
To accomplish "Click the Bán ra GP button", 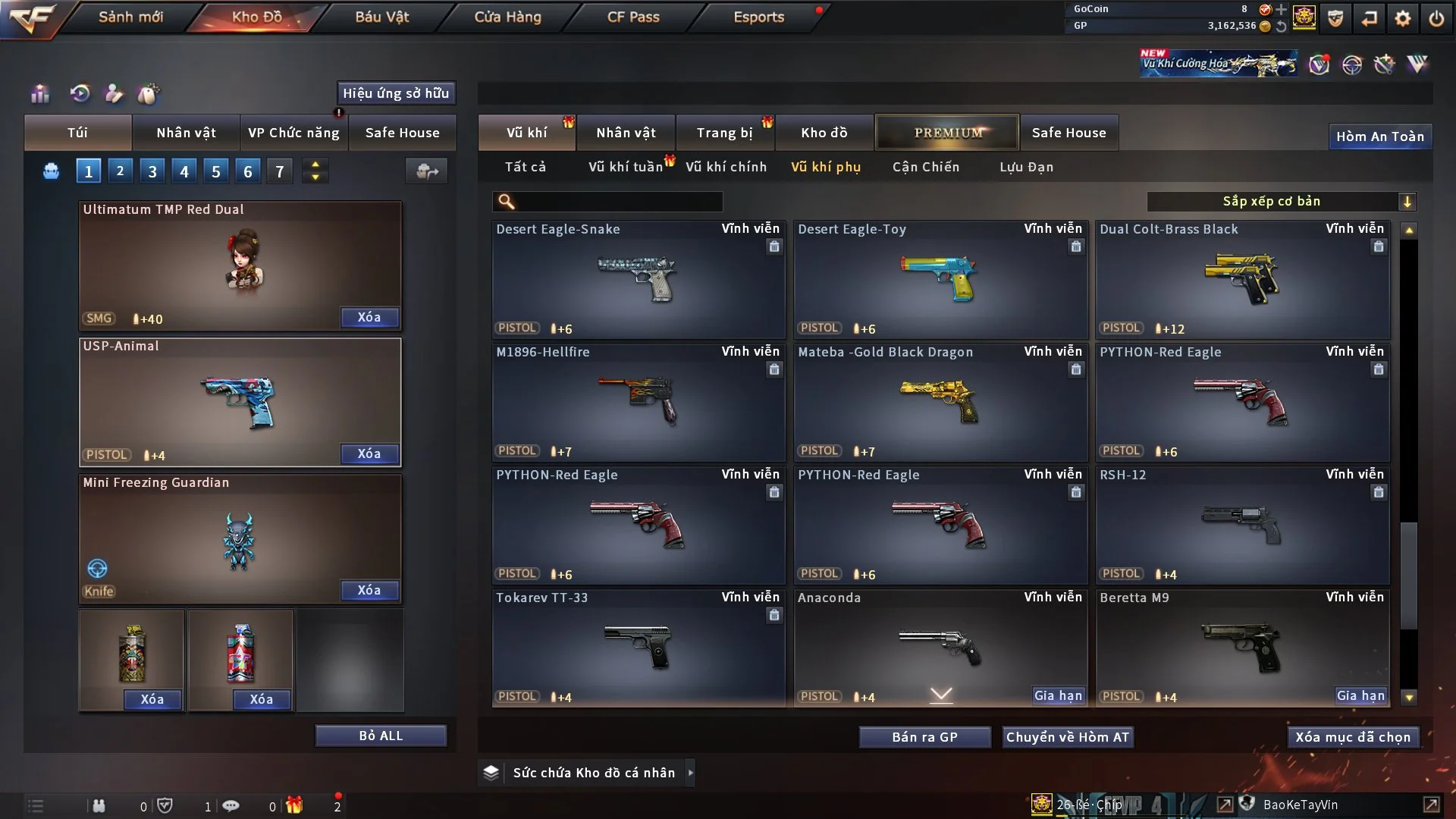I will tap(924, 737).
